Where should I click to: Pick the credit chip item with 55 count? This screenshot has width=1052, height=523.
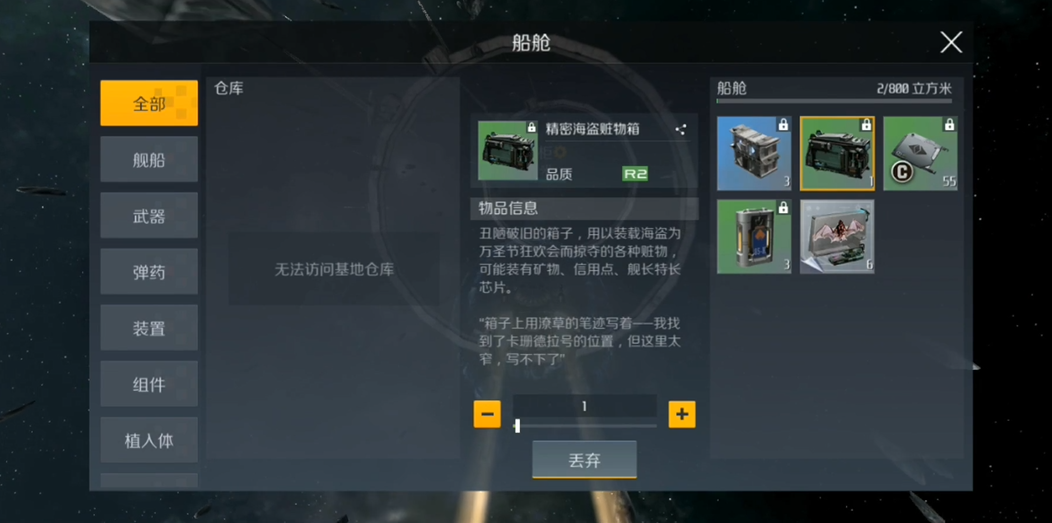click(x=920, y=153)
